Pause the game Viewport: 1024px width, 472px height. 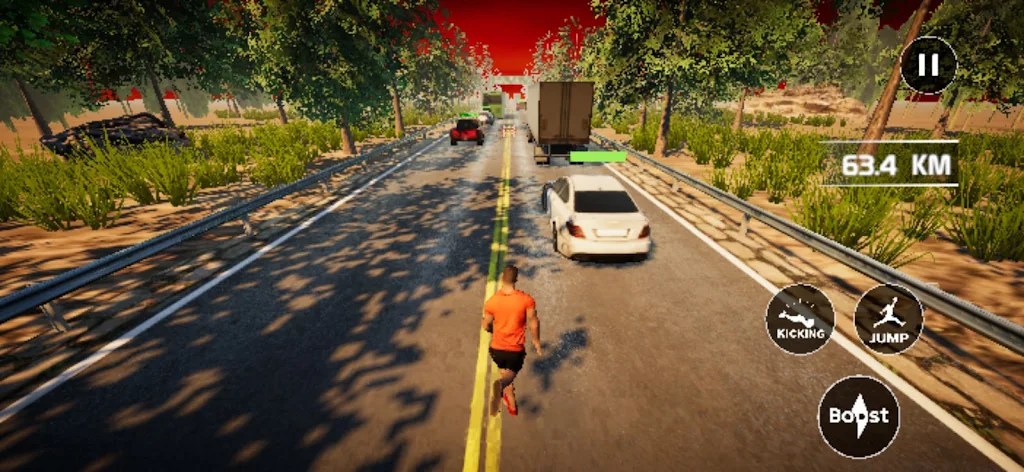pyautogui.click(x=928, y=65)
